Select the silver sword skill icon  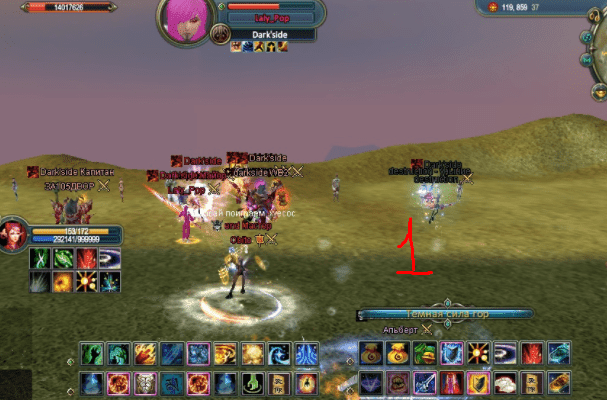tap(425, 382)
